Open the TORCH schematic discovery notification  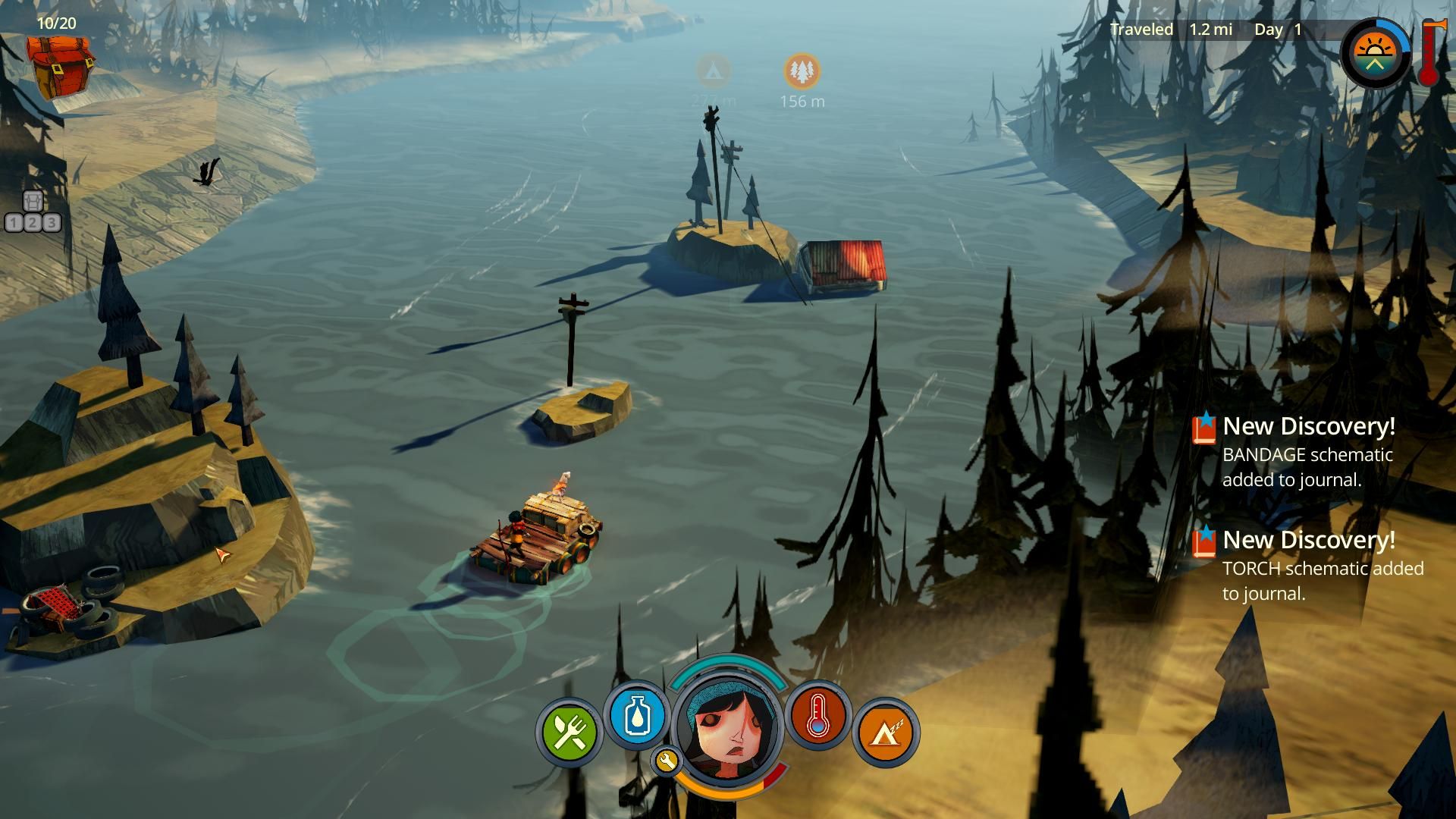coord(1307,566)
